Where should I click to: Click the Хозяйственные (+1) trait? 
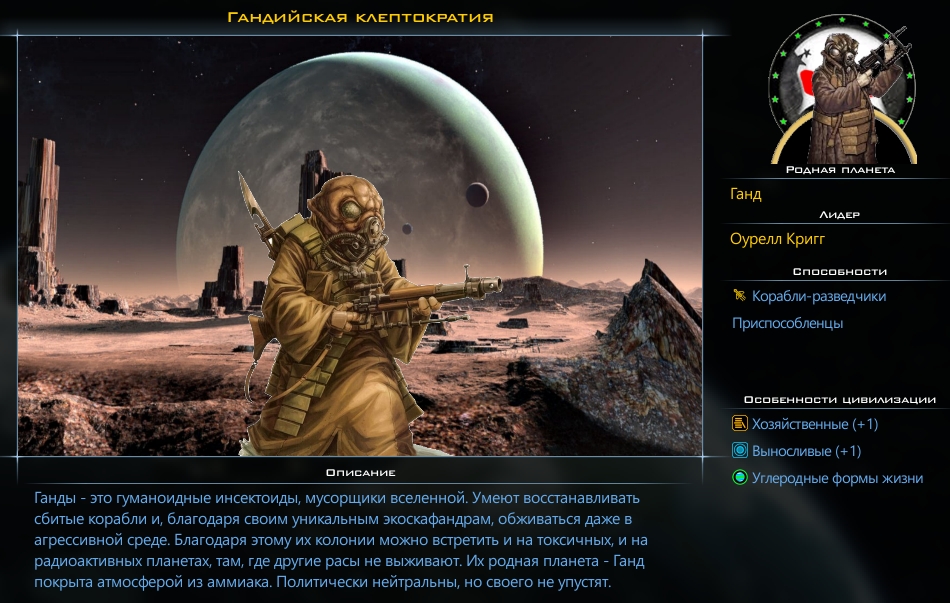[x=814, y=424]
